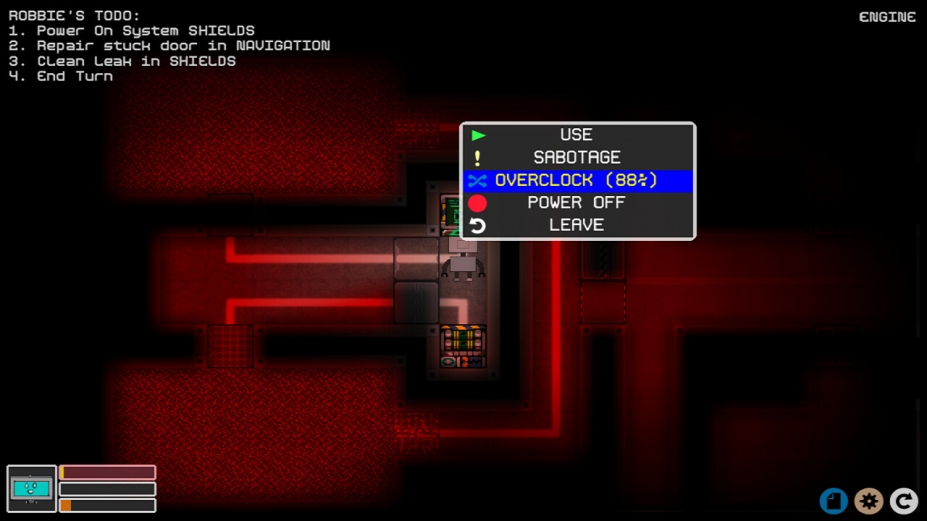This screenshot has width=927, height=521.
Task: Open settings with the gear icon
Action: click(868, 501)
